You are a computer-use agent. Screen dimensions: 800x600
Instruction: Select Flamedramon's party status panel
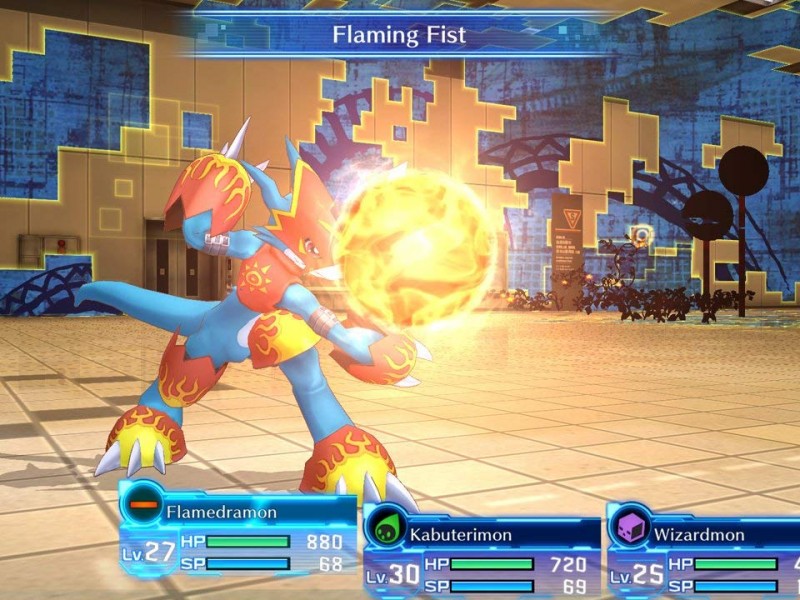(238, 538)
